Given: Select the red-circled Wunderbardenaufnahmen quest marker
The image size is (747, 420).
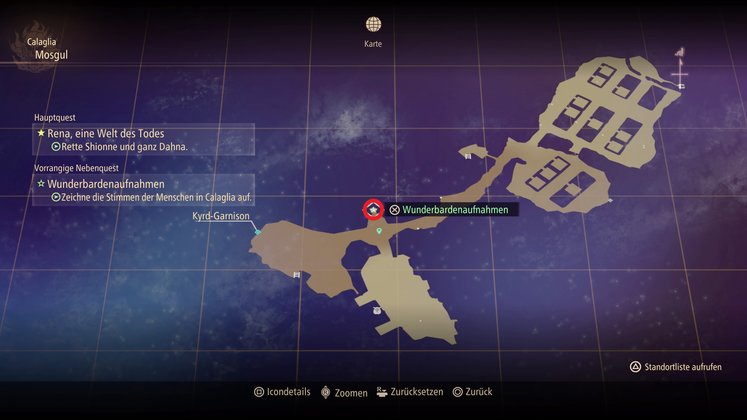Looking at the screenshot, I should (x=372, y=209).
